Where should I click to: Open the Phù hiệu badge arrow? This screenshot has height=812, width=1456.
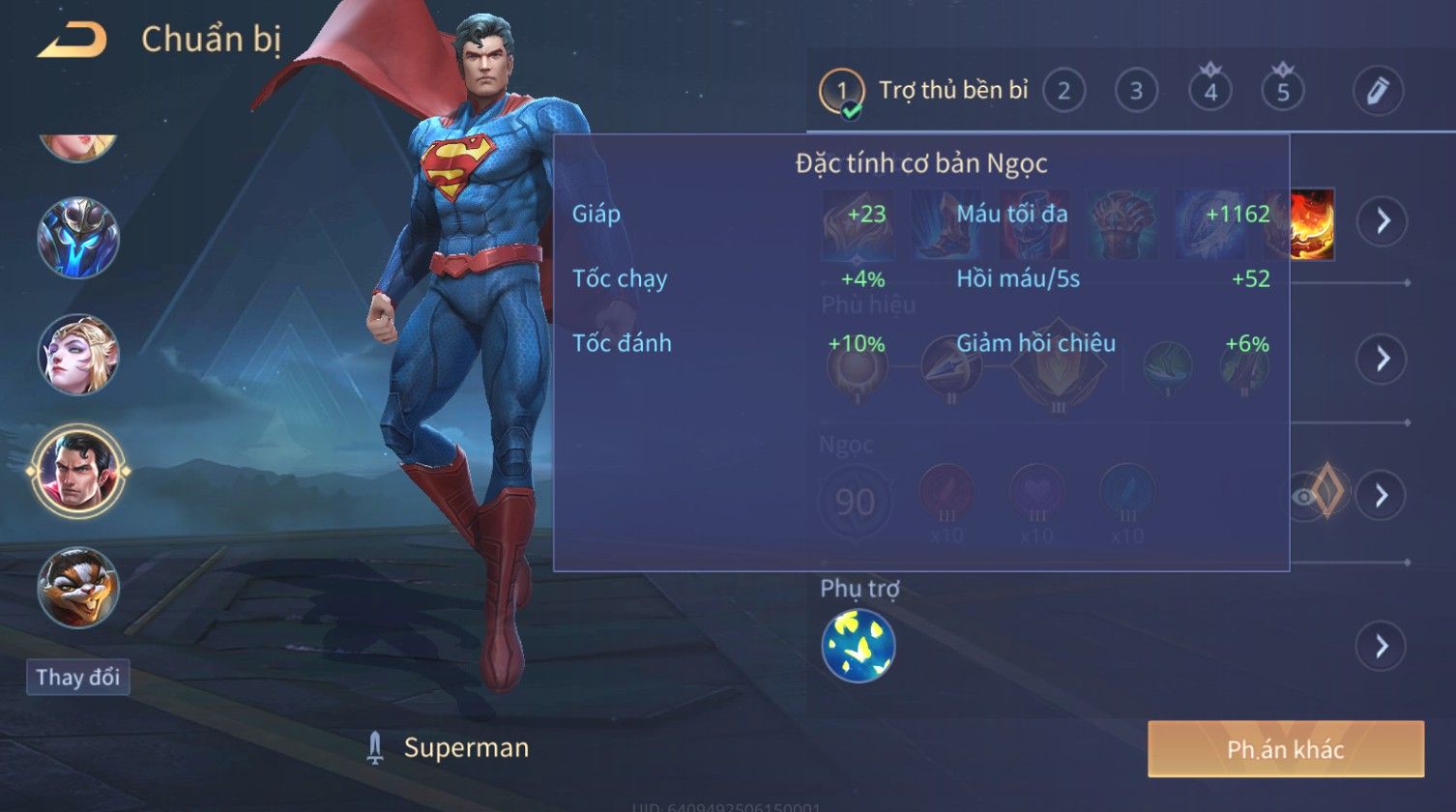[x=1382, y=359]
